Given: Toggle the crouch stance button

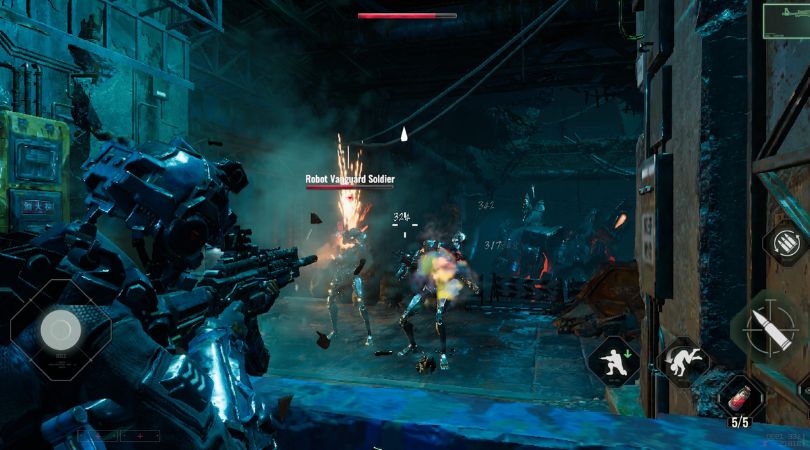Looking at the screenshot, I should tap(614, 360).
